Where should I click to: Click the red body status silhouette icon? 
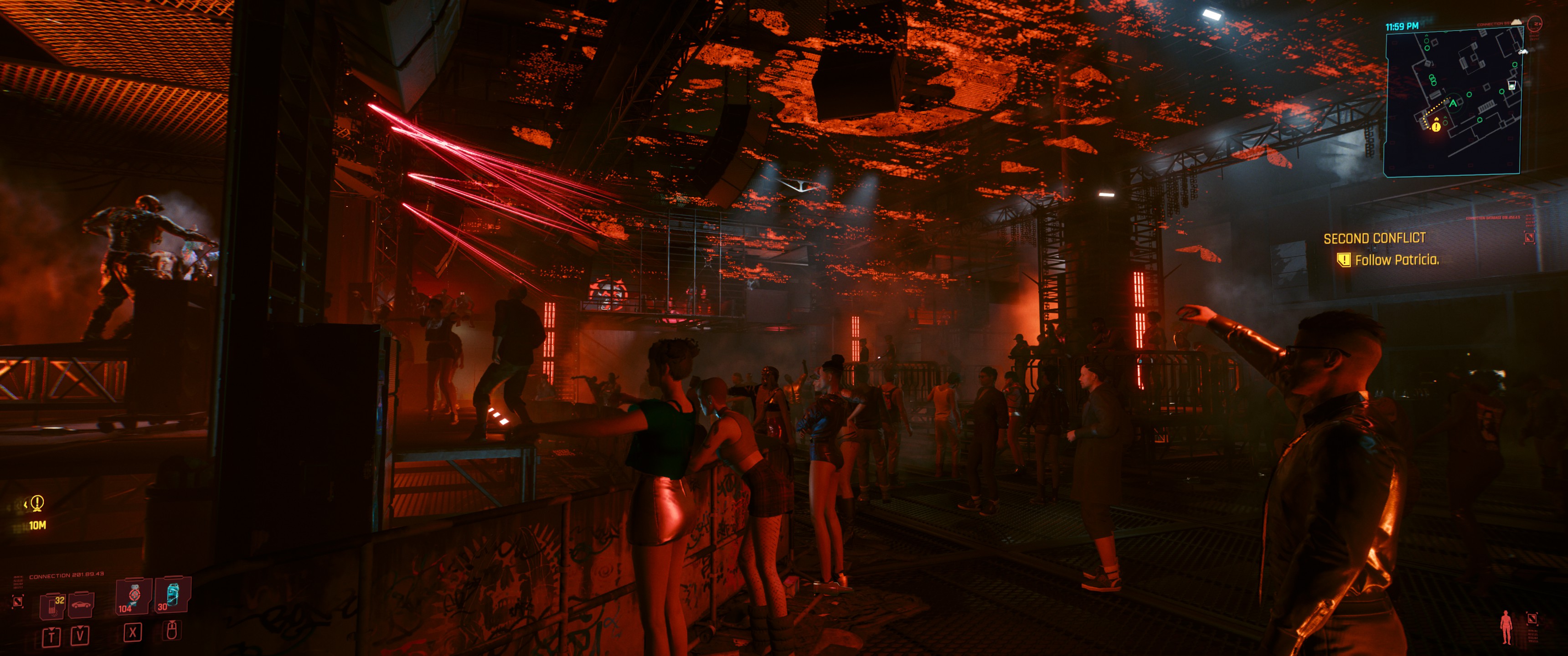tap(1506, 627)
